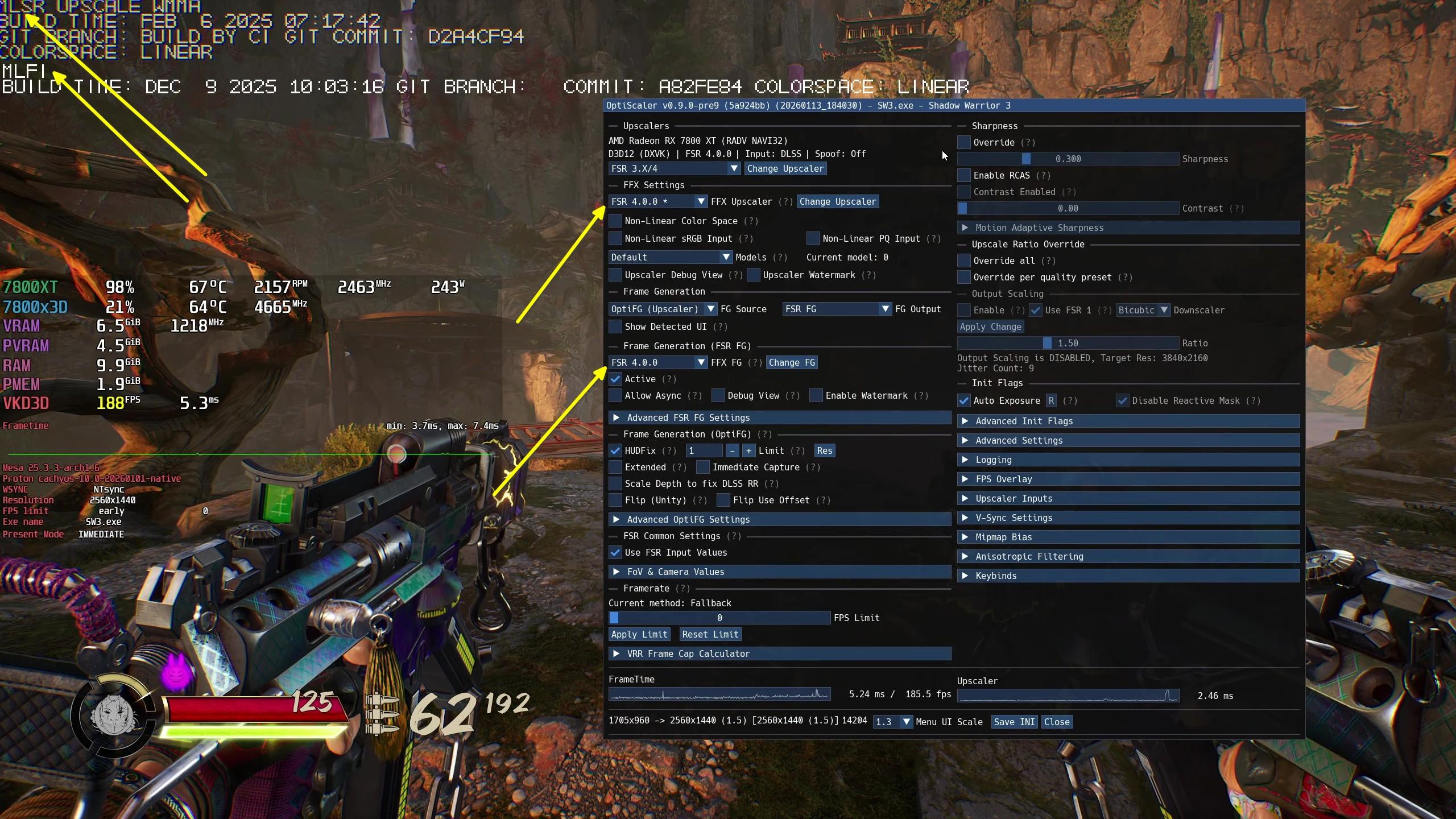Open the Keybinds section

coord(996,576)
